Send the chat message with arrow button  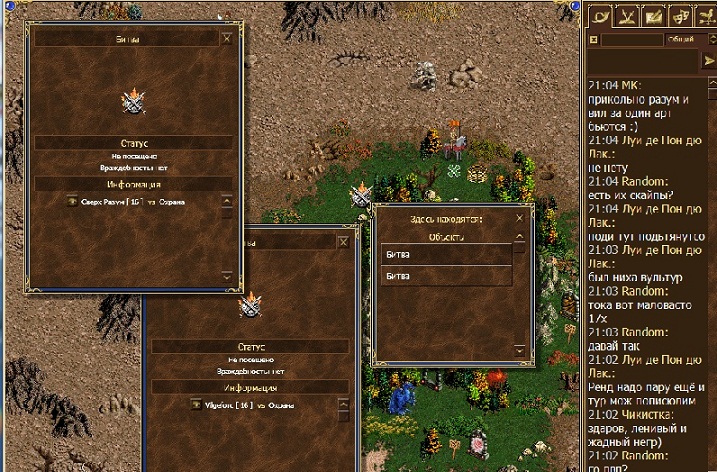point(710,61)
